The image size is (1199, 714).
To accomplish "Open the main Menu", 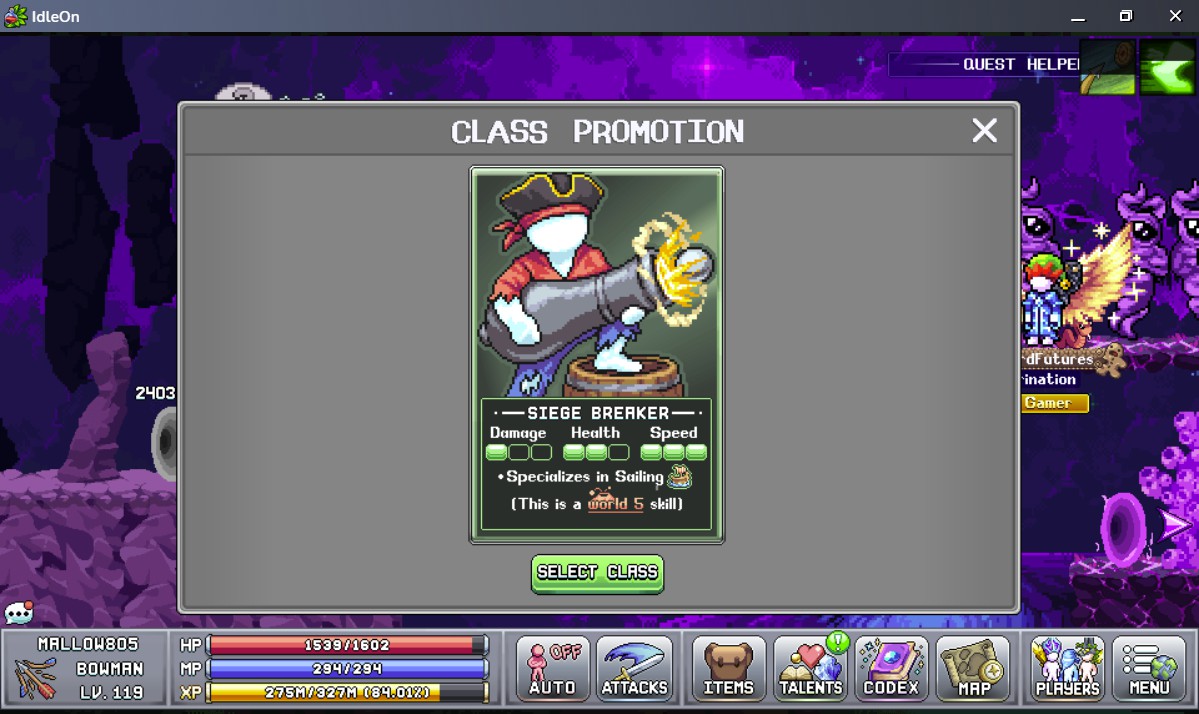I will click(x=1149, y=669).
